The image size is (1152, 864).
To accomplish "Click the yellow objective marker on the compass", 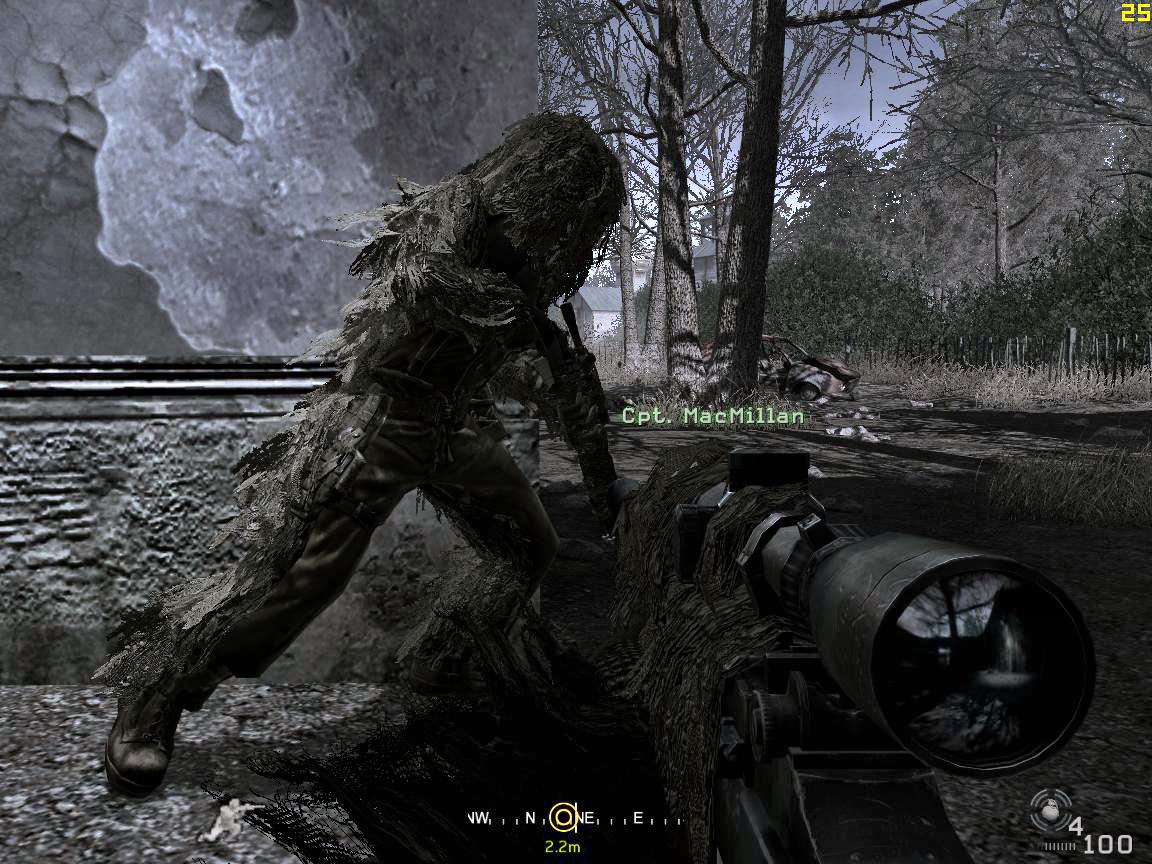I will click(x=563, y=818).
